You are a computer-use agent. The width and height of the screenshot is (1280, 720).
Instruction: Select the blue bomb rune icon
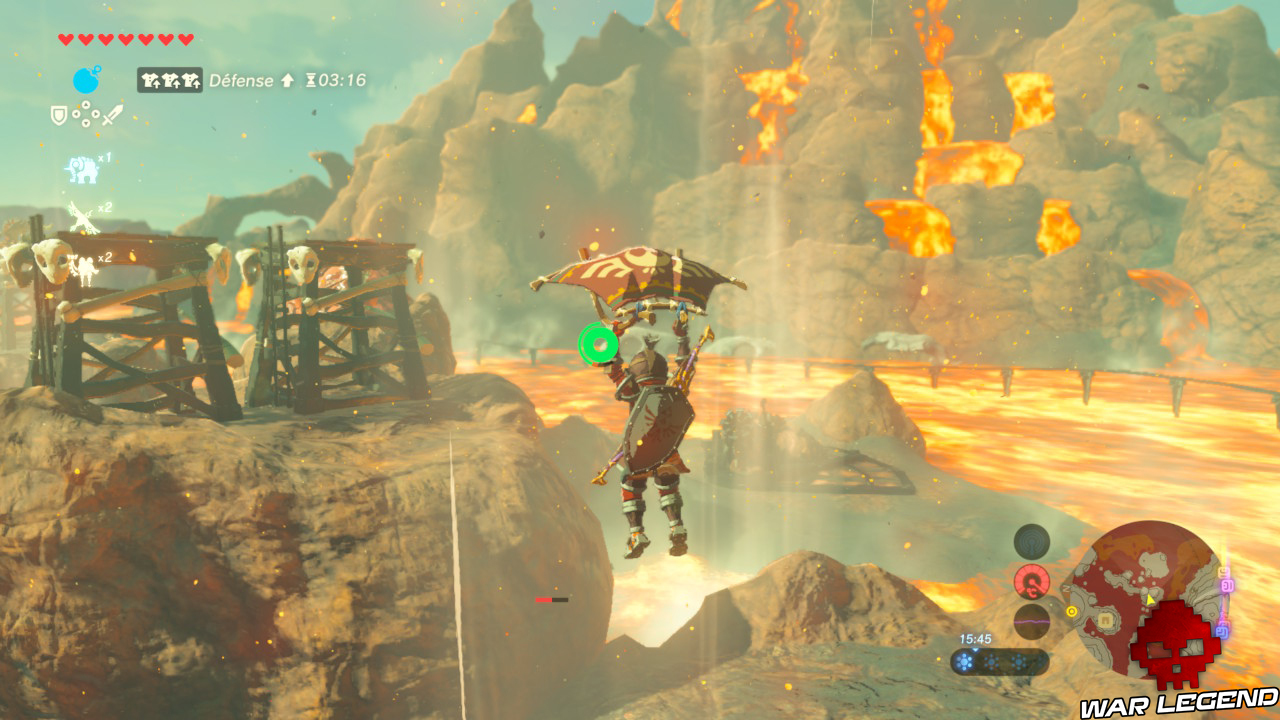click(85, 80)
